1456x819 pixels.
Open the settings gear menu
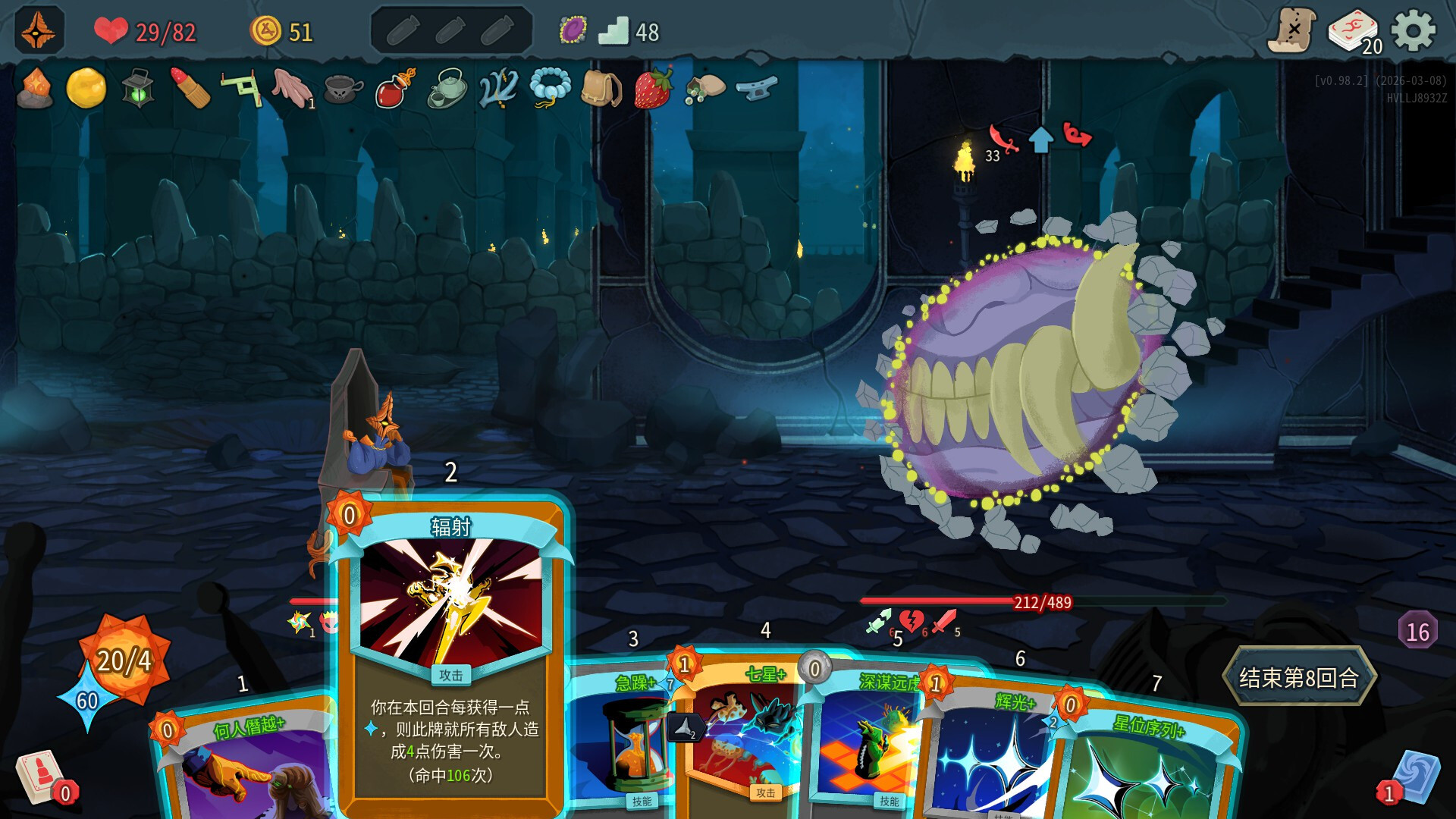[x=1414, y=32]
